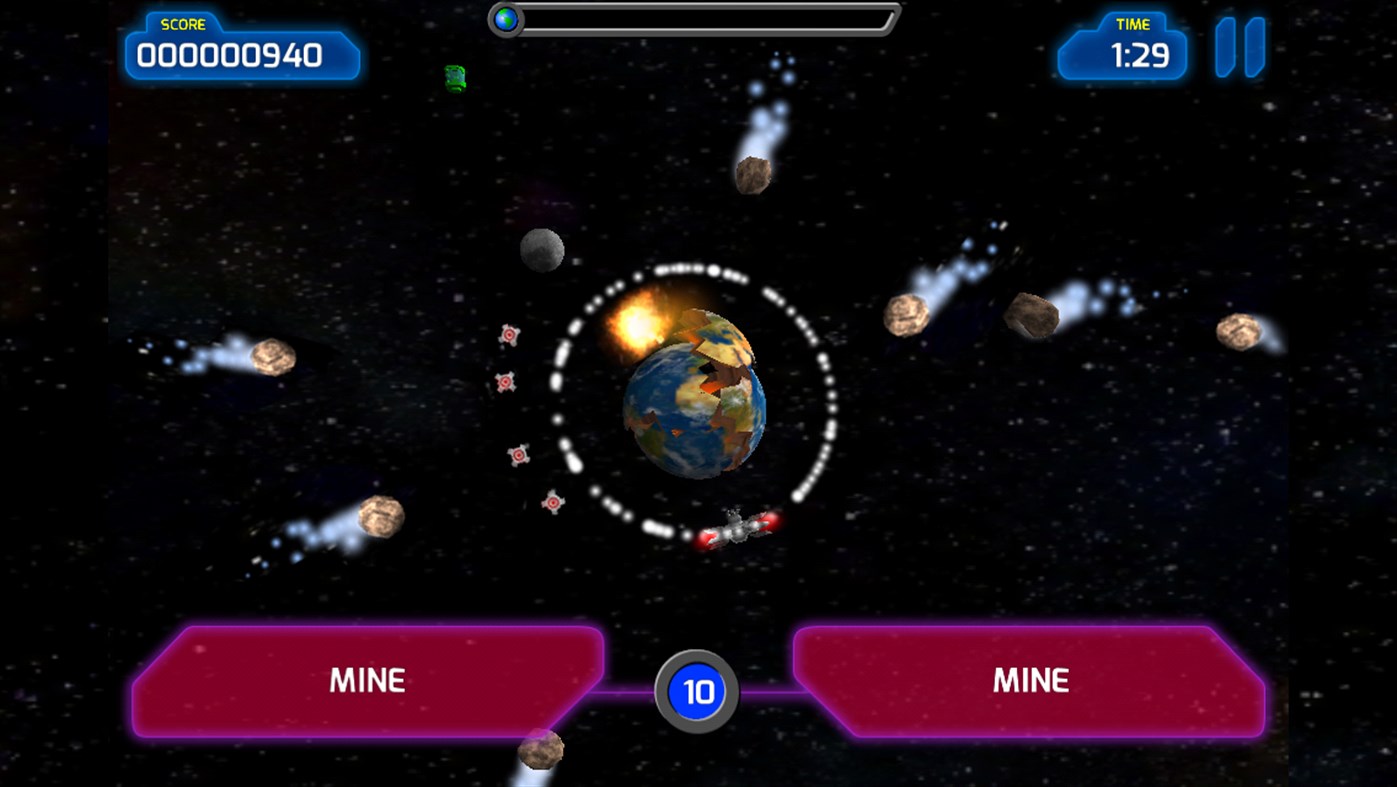
Task: Select the asteroid near the bottom edge
Action: (541, 752)
